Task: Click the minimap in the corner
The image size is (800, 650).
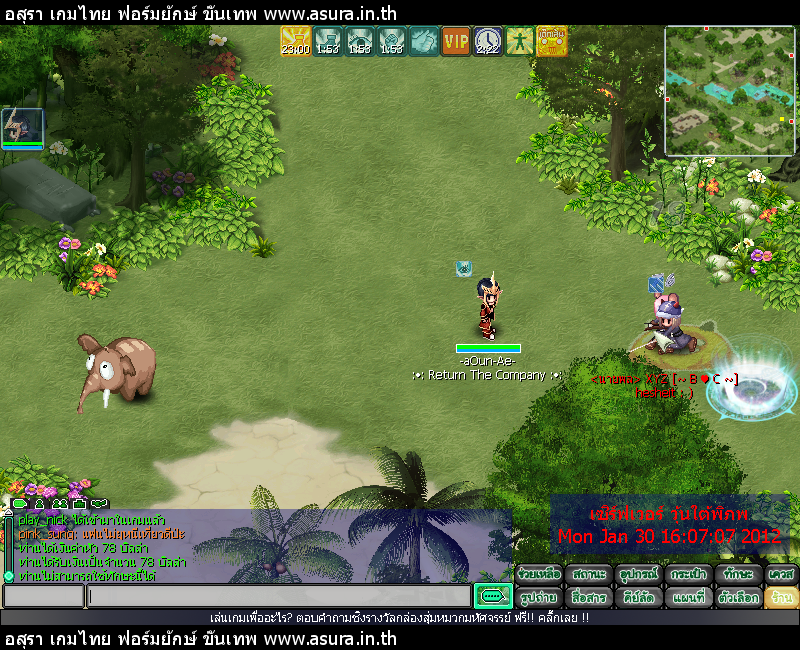Action: tap(730, 91)
